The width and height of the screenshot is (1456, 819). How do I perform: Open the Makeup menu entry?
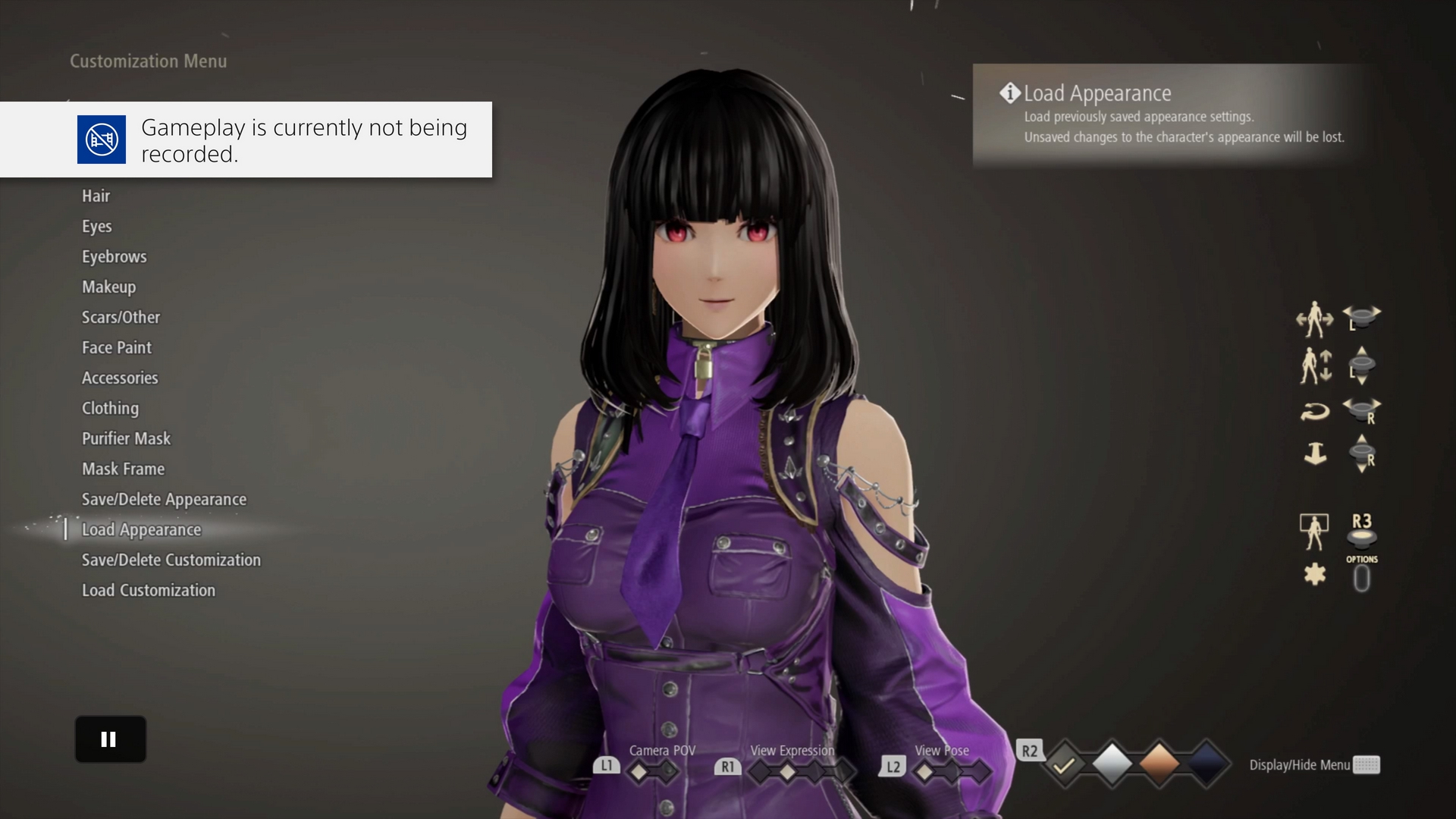pyautogui.click(x=108, y=287)
